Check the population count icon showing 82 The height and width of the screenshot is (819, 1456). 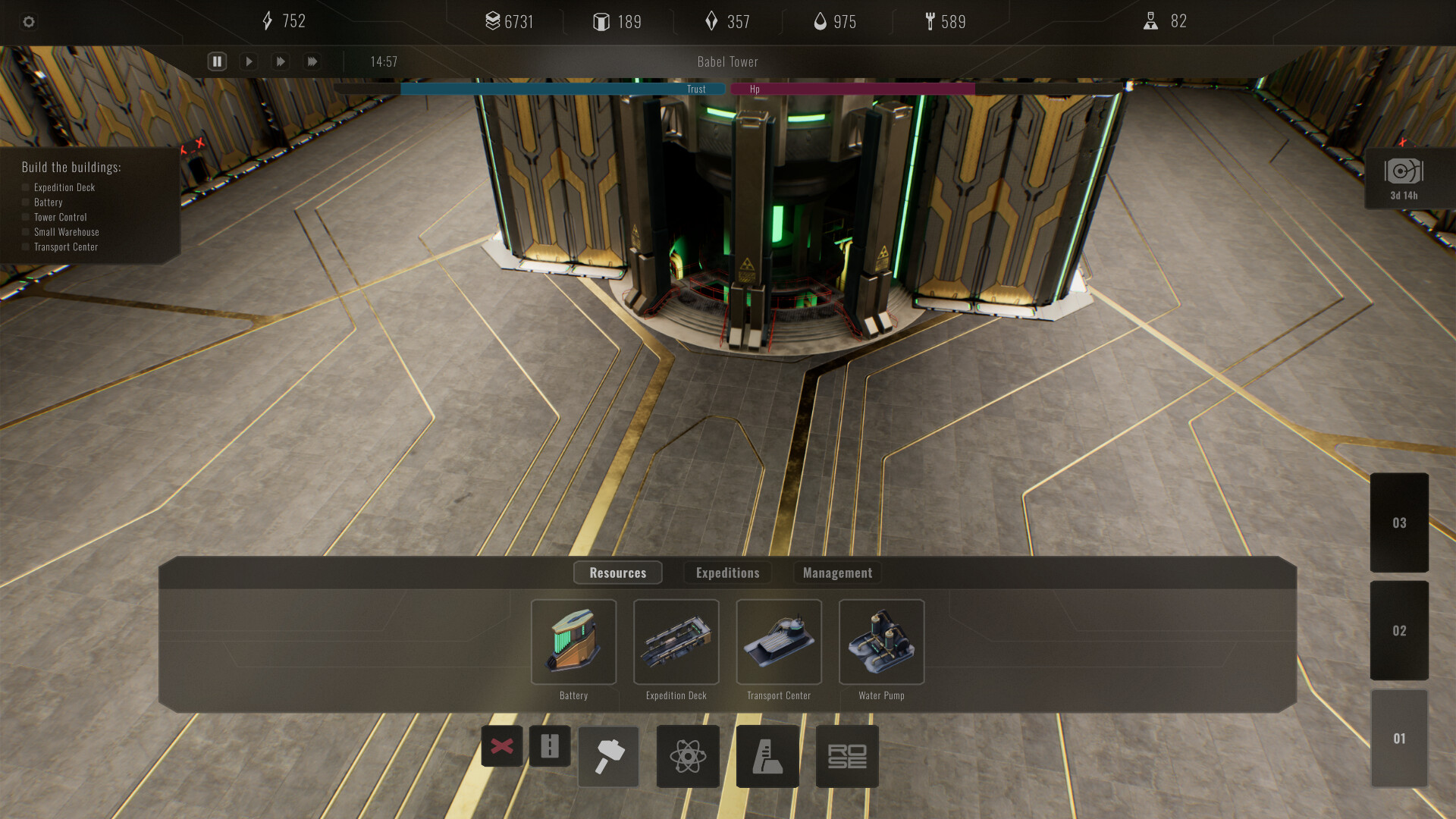(1151, 21)
